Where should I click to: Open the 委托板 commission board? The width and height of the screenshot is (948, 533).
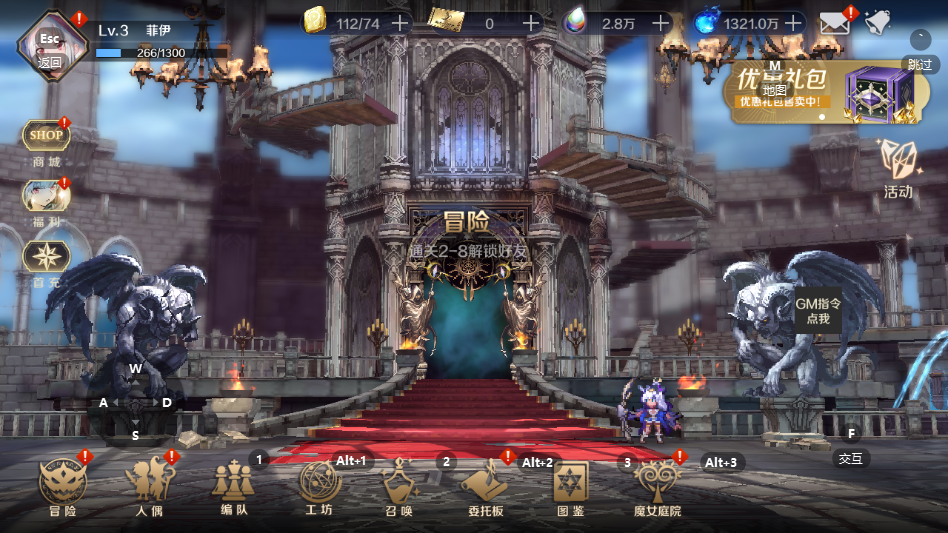[x=484, y=485]
